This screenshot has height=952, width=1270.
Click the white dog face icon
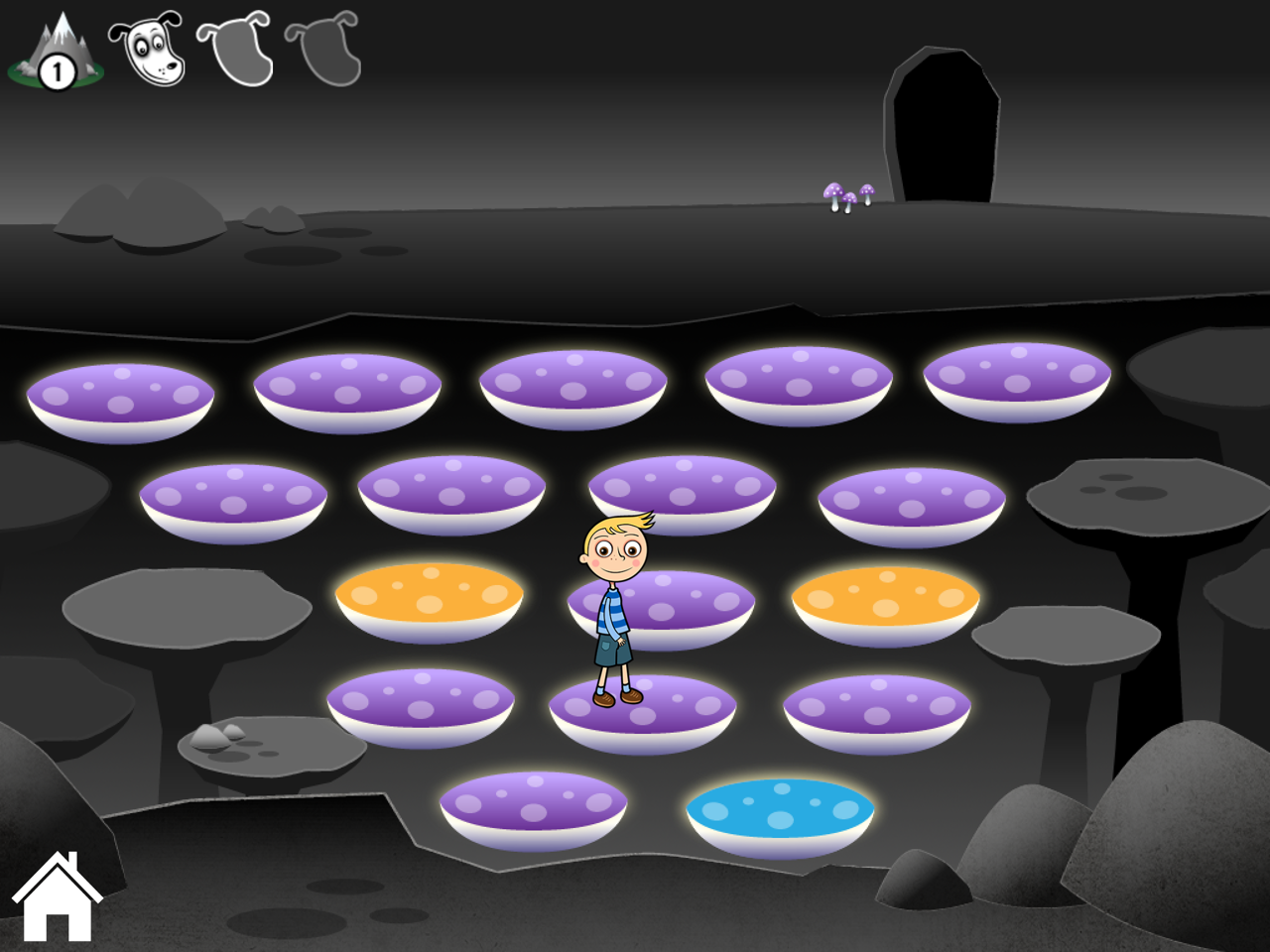[147, 49]
